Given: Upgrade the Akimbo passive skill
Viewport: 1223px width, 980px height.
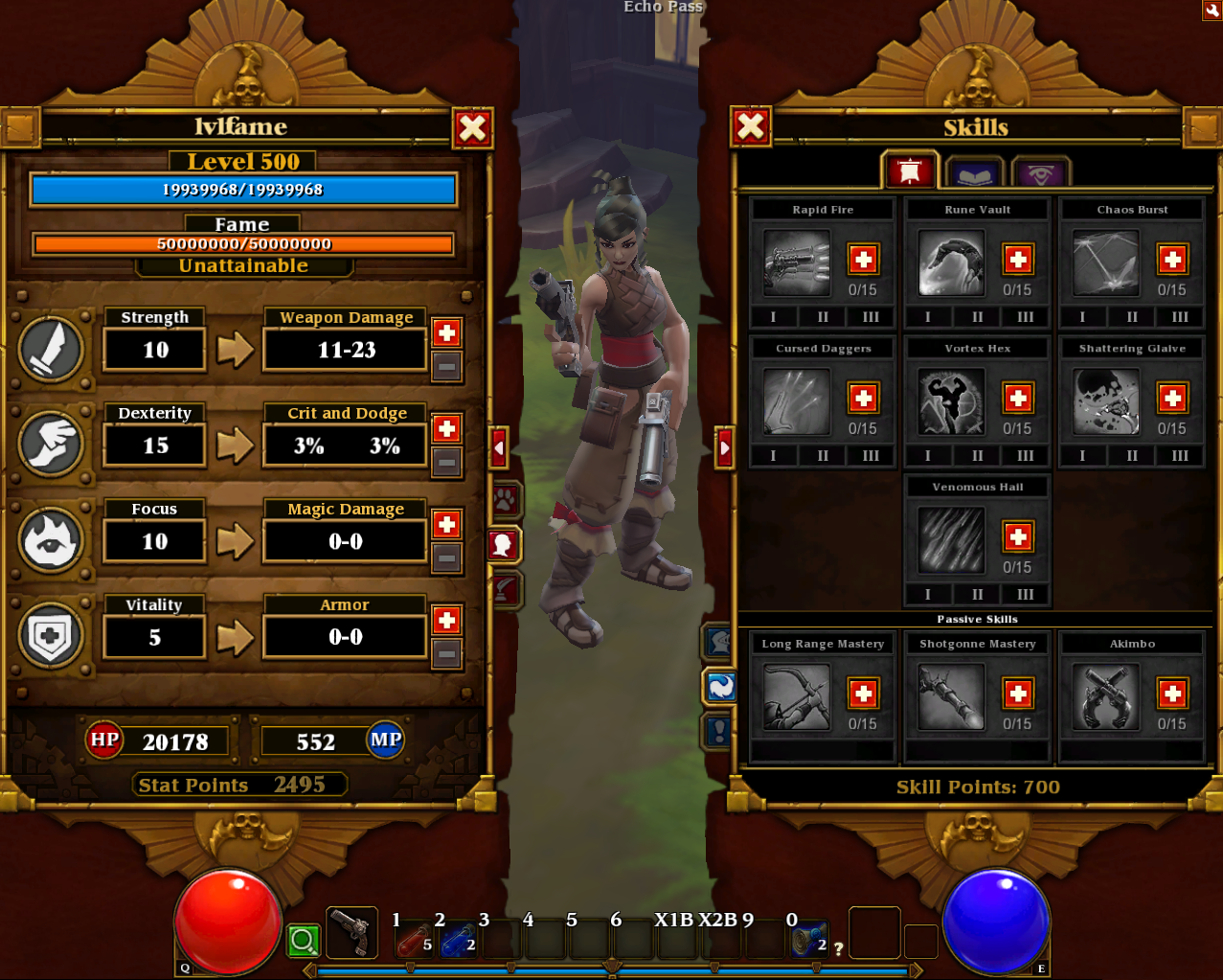Looking at the screenshot, I should pos(1171,694).
